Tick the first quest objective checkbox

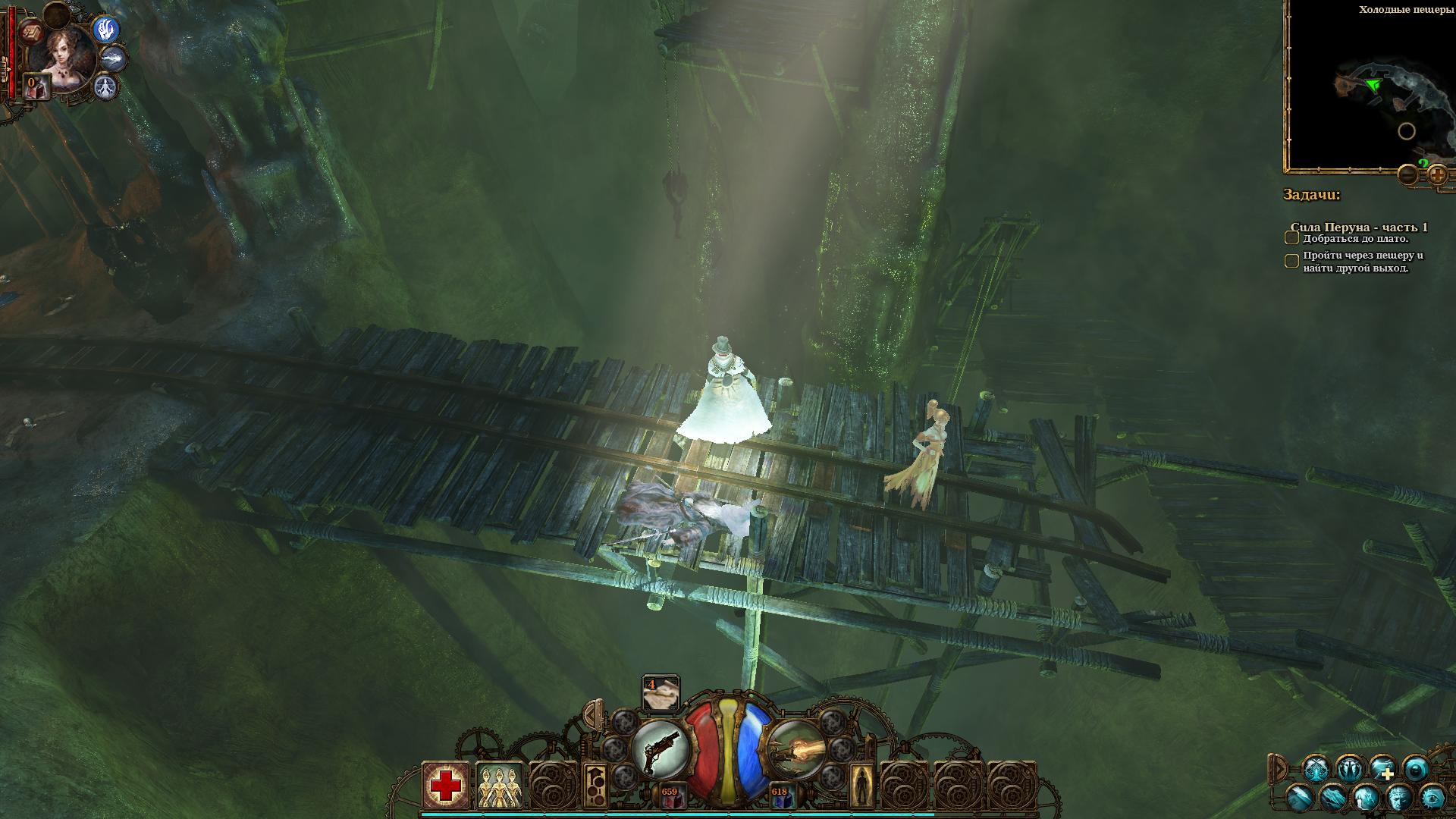pyautogui.click(x=1291, y=238)
